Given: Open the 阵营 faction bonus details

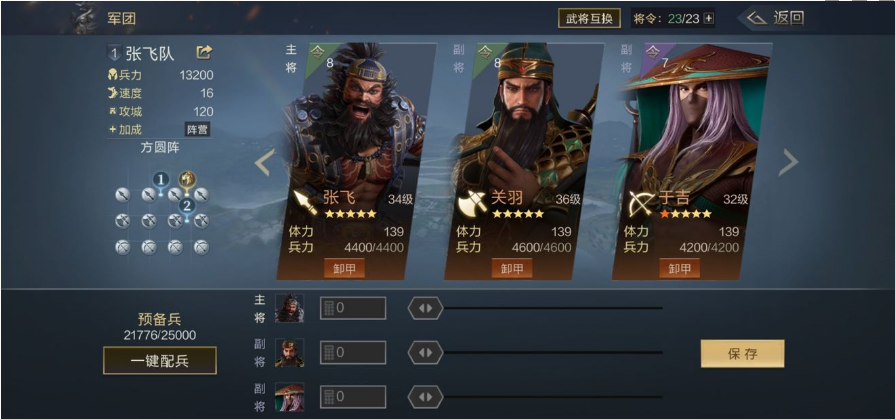Looking at the screenshot, I should tap(197, 129).
